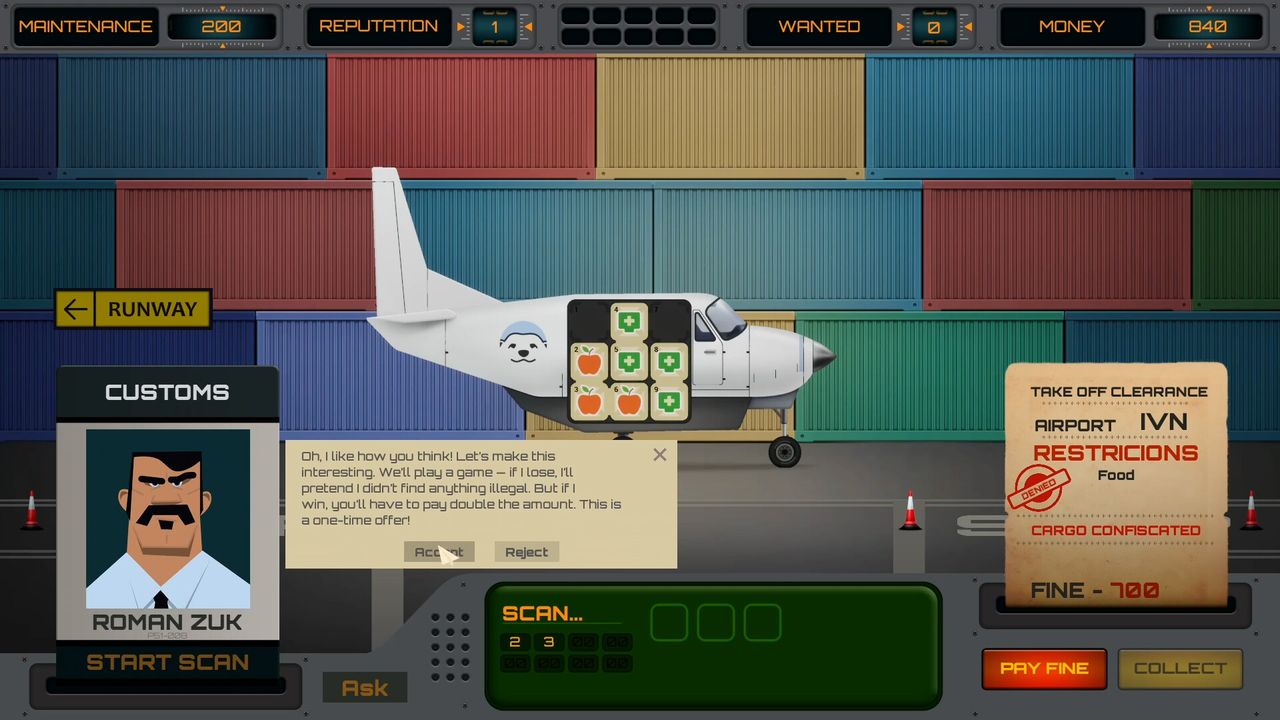This screenshot has width=1280, height=720.
Task: Select apple cargo tile number 3
Action: [x=589, y=401]
